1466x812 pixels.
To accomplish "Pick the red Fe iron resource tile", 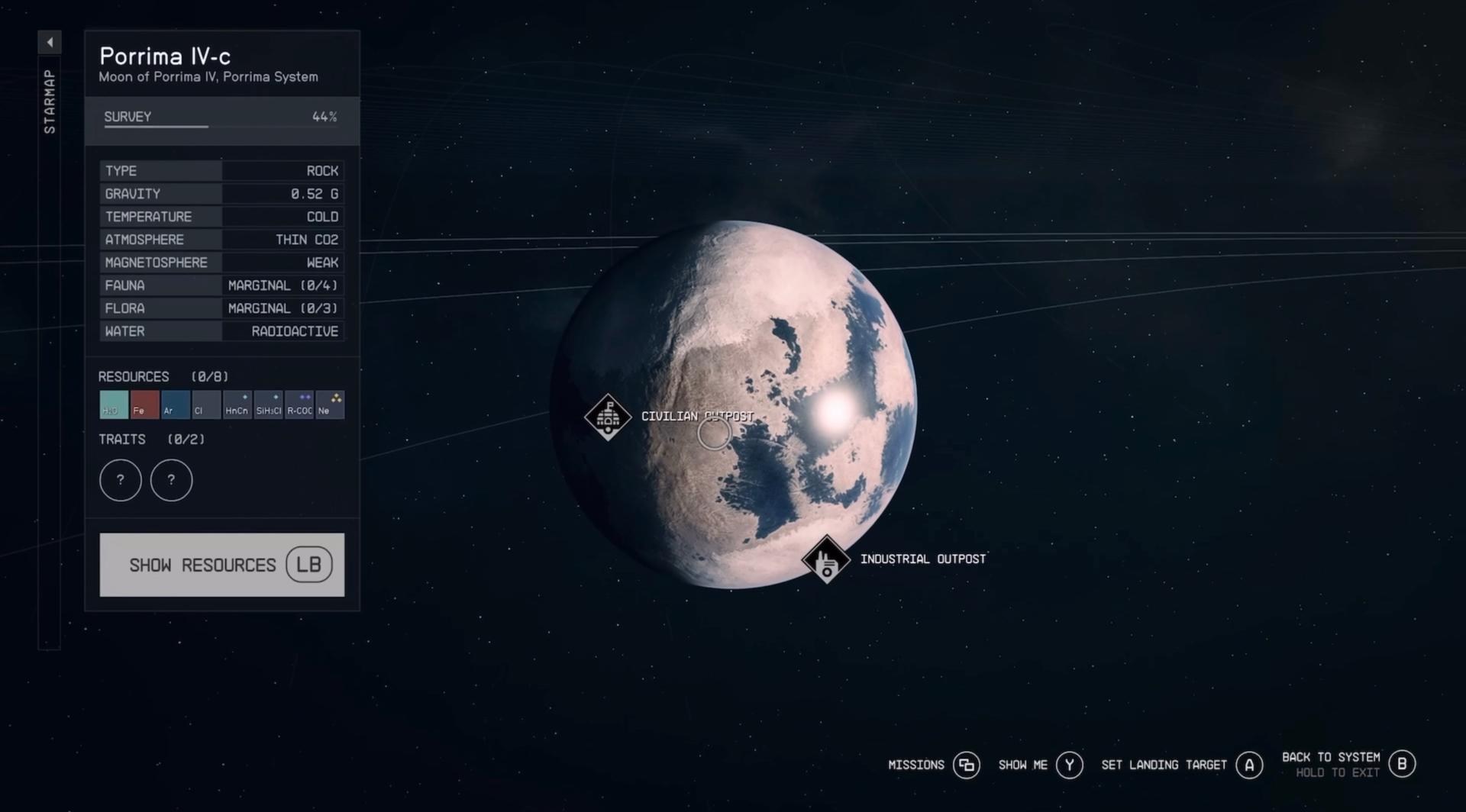I will click(x=144, y=404).
